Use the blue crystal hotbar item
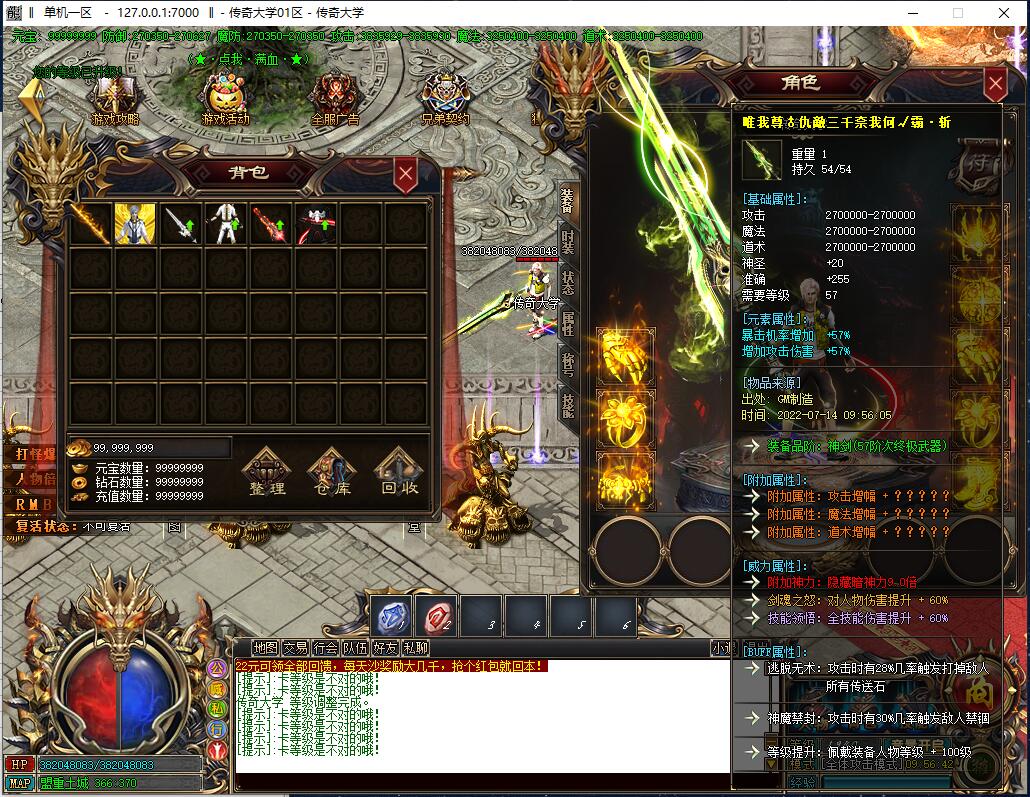Viewport: 1030px width, 797px height. [x=392, y=616]
